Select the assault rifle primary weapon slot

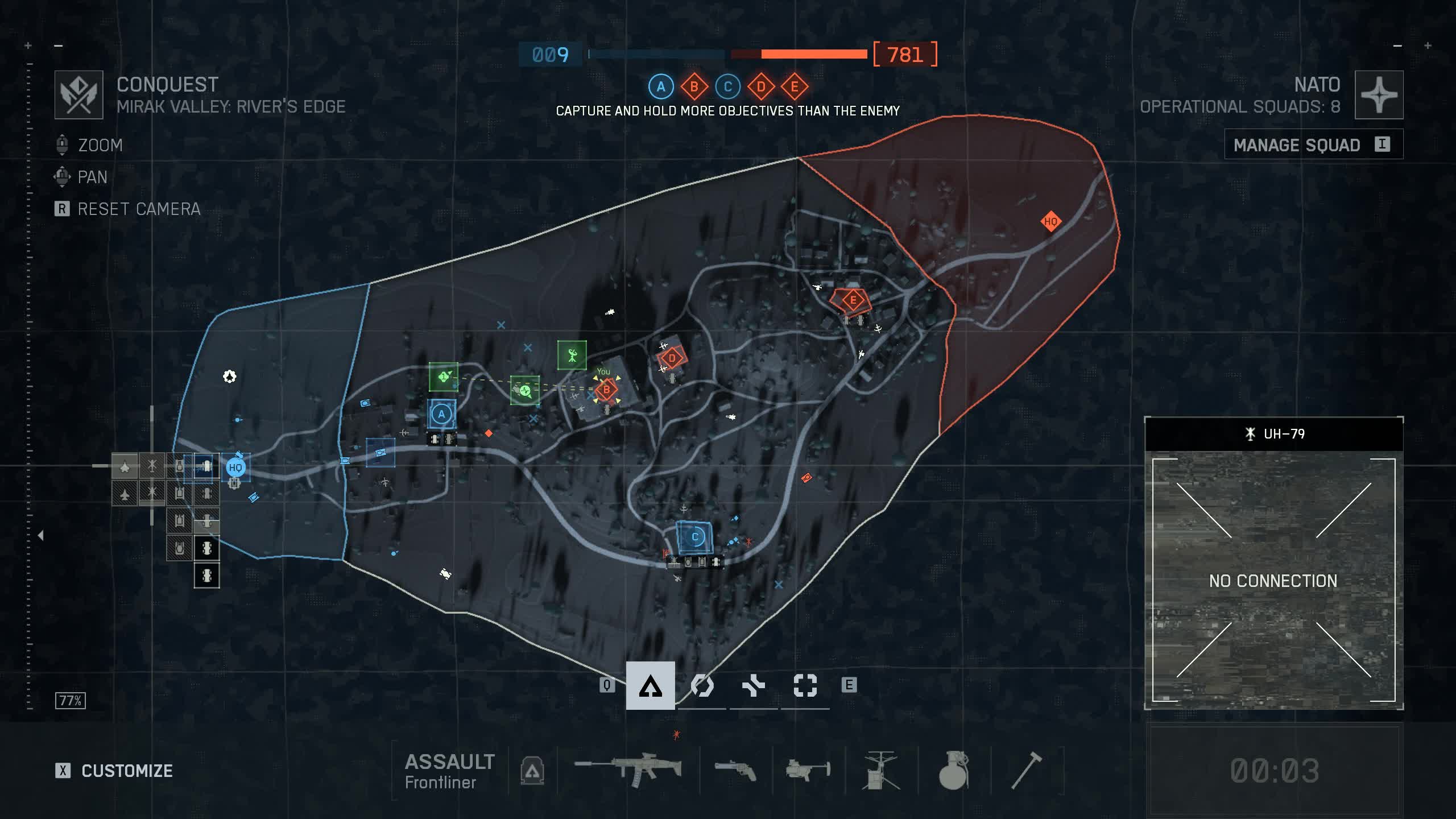(x=628, y=771)
